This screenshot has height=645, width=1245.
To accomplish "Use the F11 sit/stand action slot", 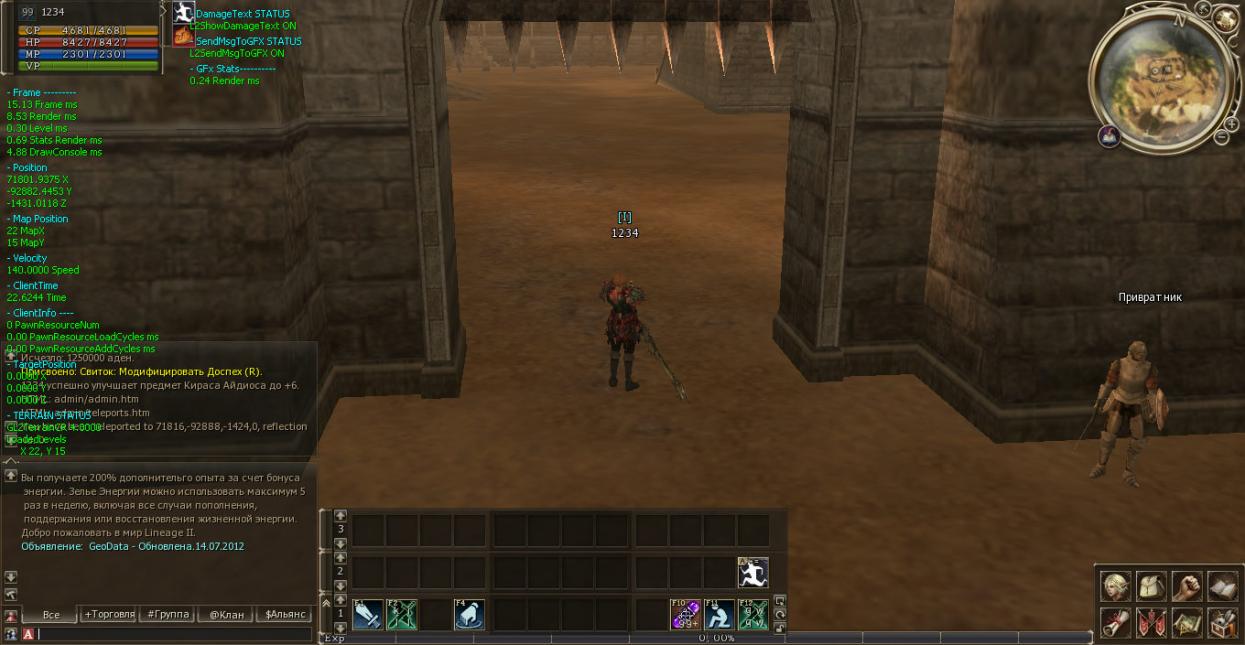I will 719,615.
